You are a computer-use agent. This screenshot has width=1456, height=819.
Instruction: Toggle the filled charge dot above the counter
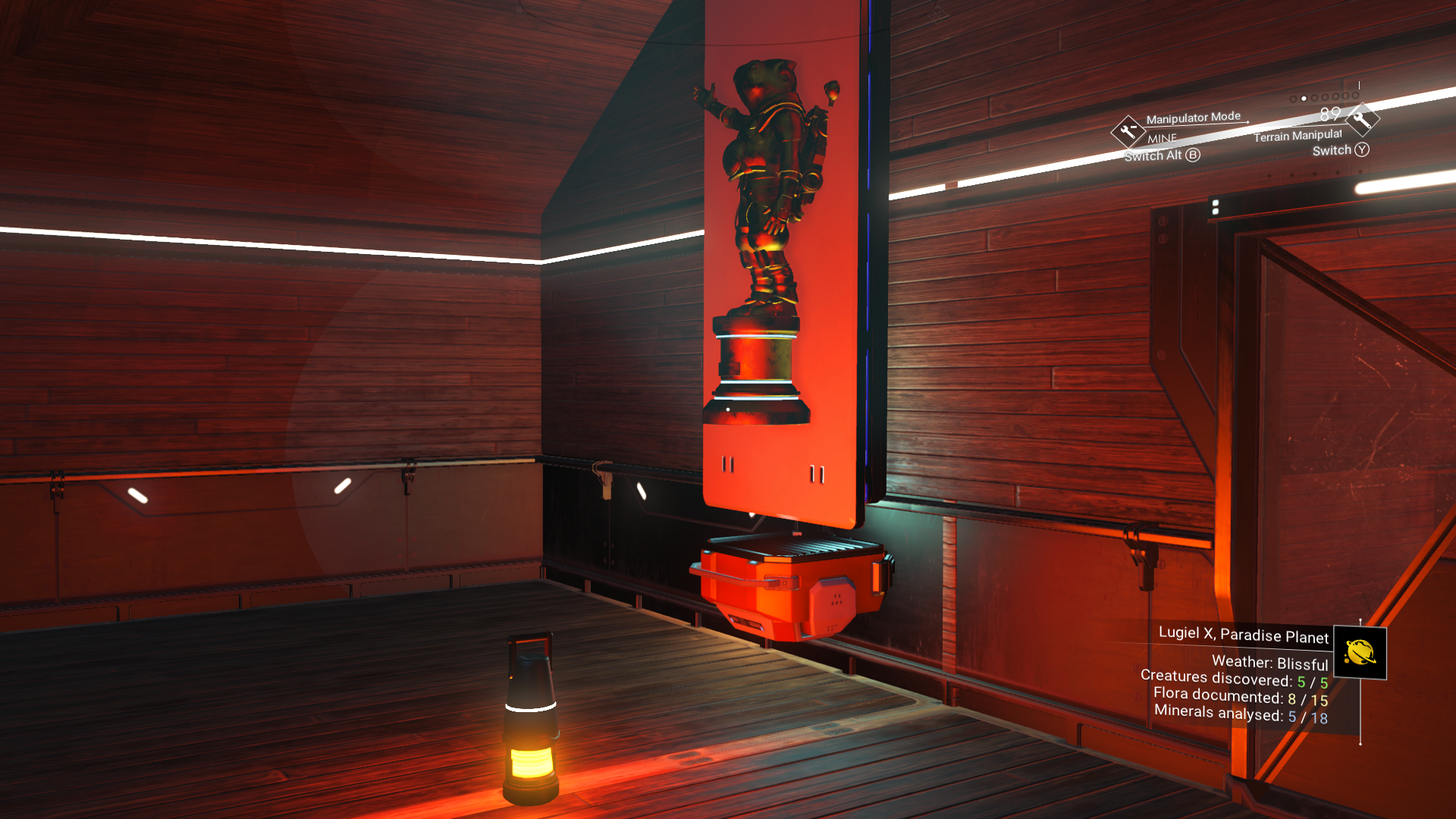1304,98
